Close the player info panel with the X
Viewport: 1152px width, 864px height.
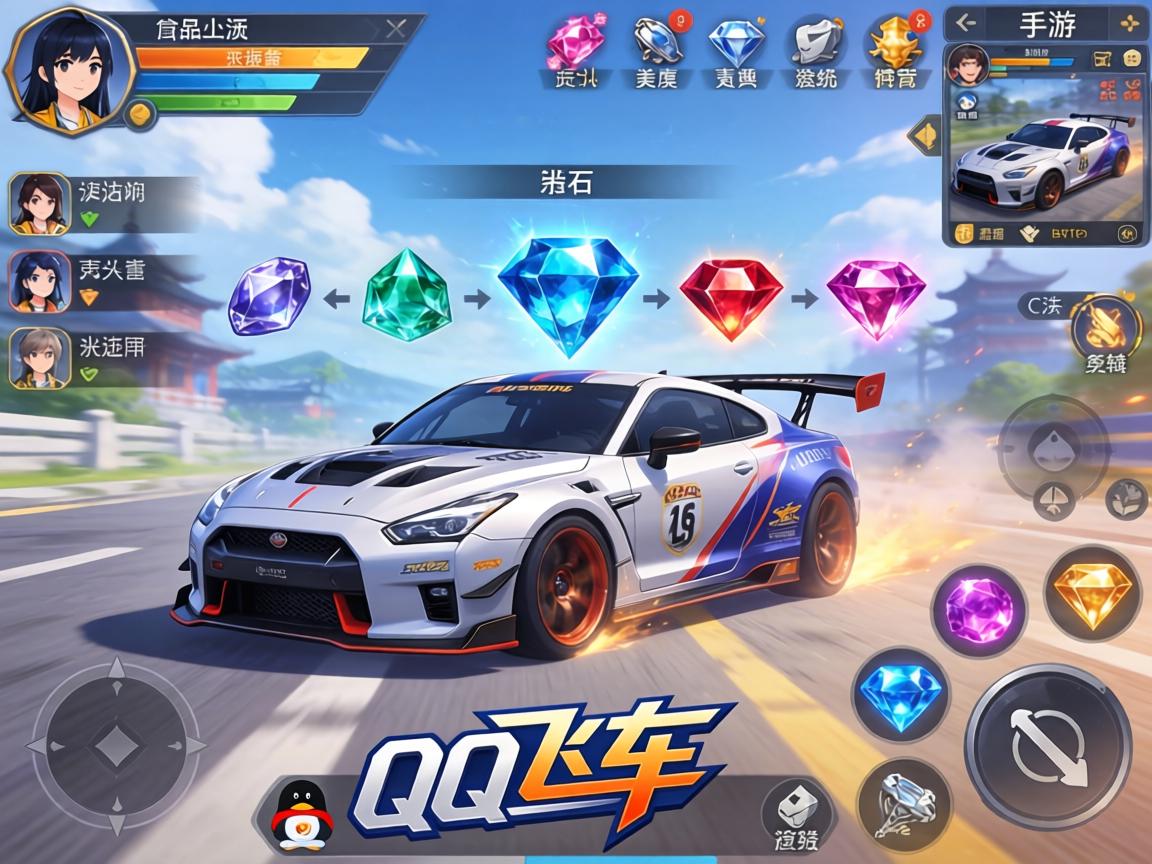pyautogui.click(x=395, y=28)
